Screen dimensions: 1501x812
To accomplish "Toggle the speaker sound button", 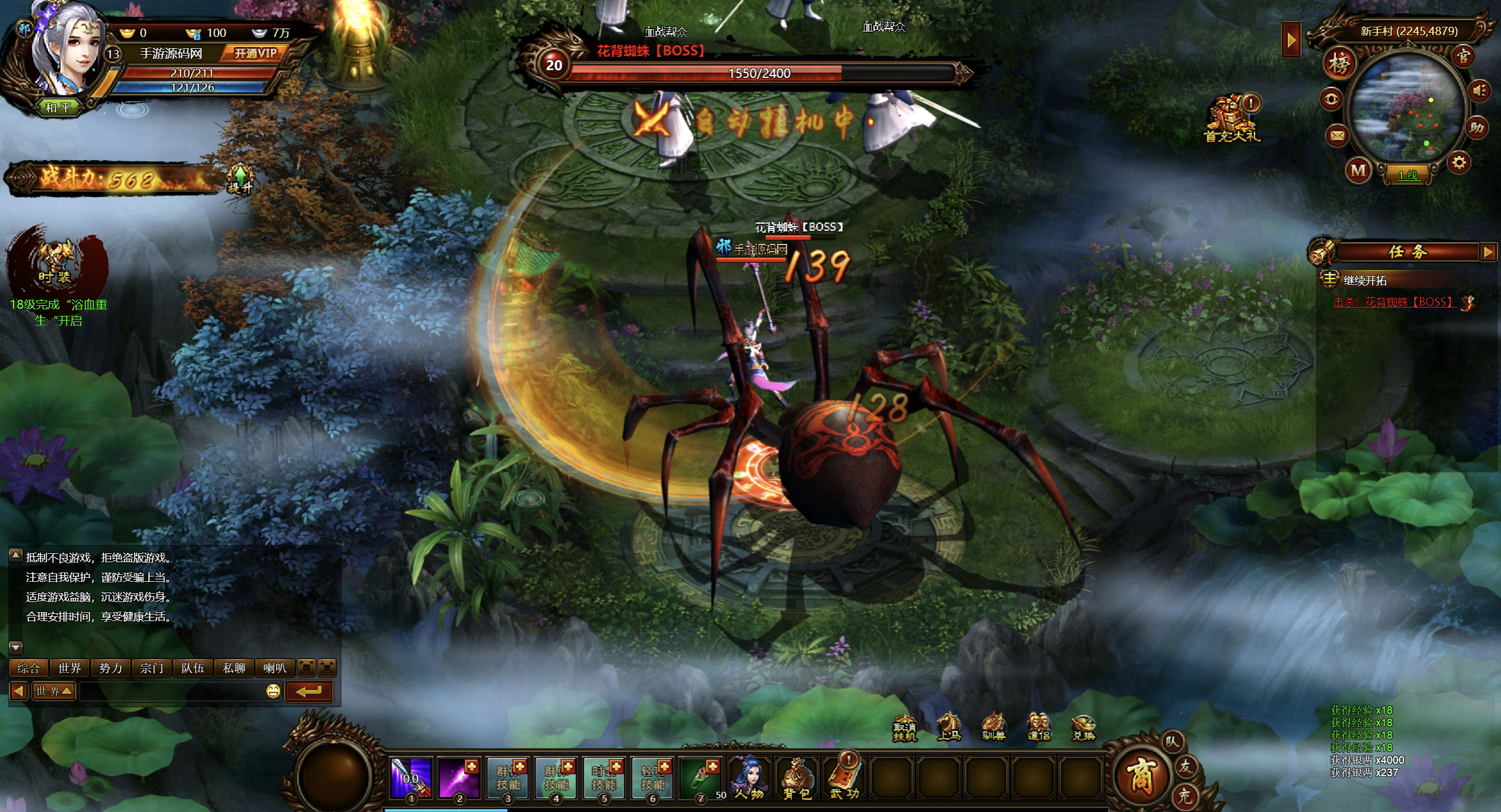I will coord(1480,91).
